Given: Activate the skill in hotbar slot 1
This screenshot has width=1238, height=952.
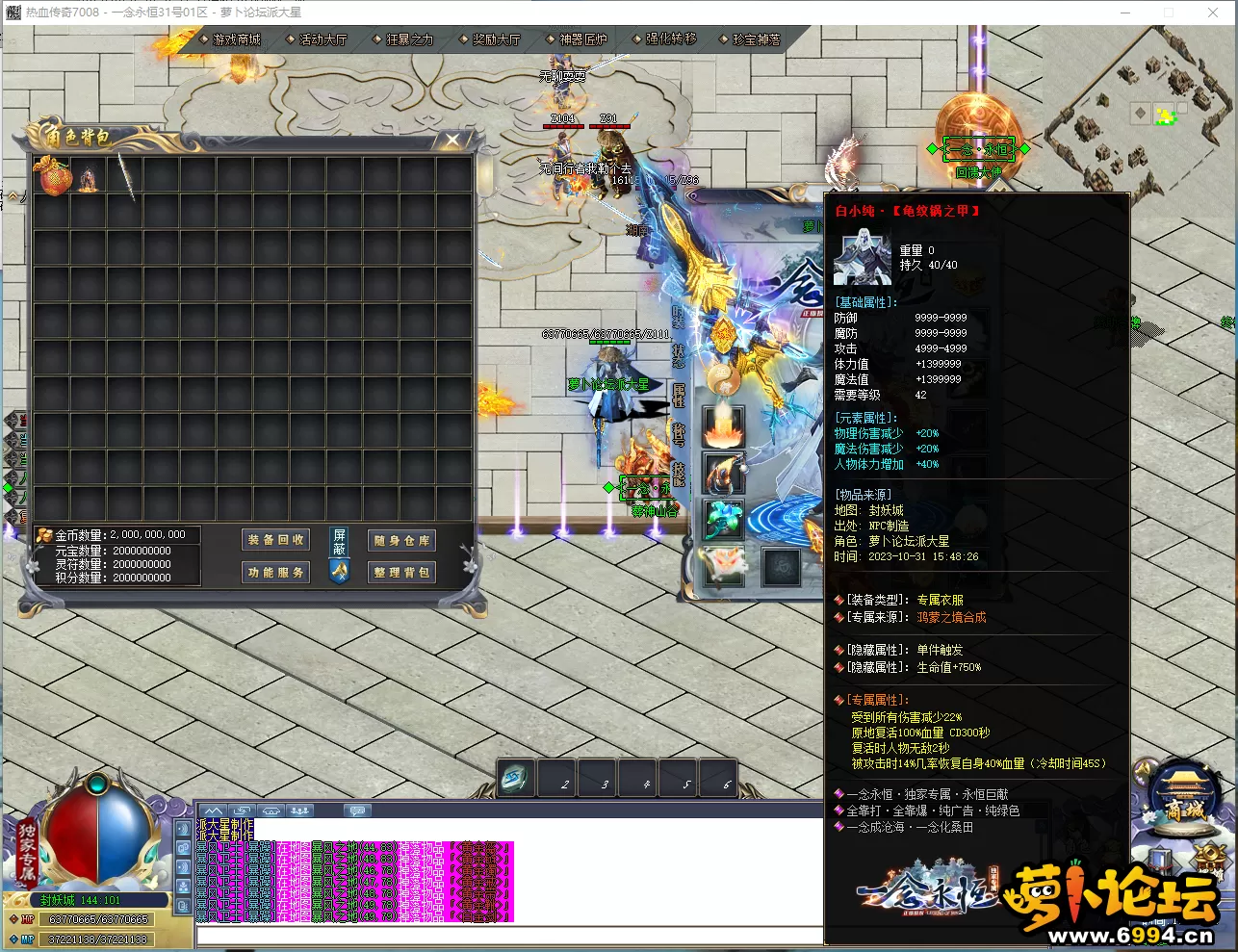Looking at the screenshot, I should coord(516,778).
